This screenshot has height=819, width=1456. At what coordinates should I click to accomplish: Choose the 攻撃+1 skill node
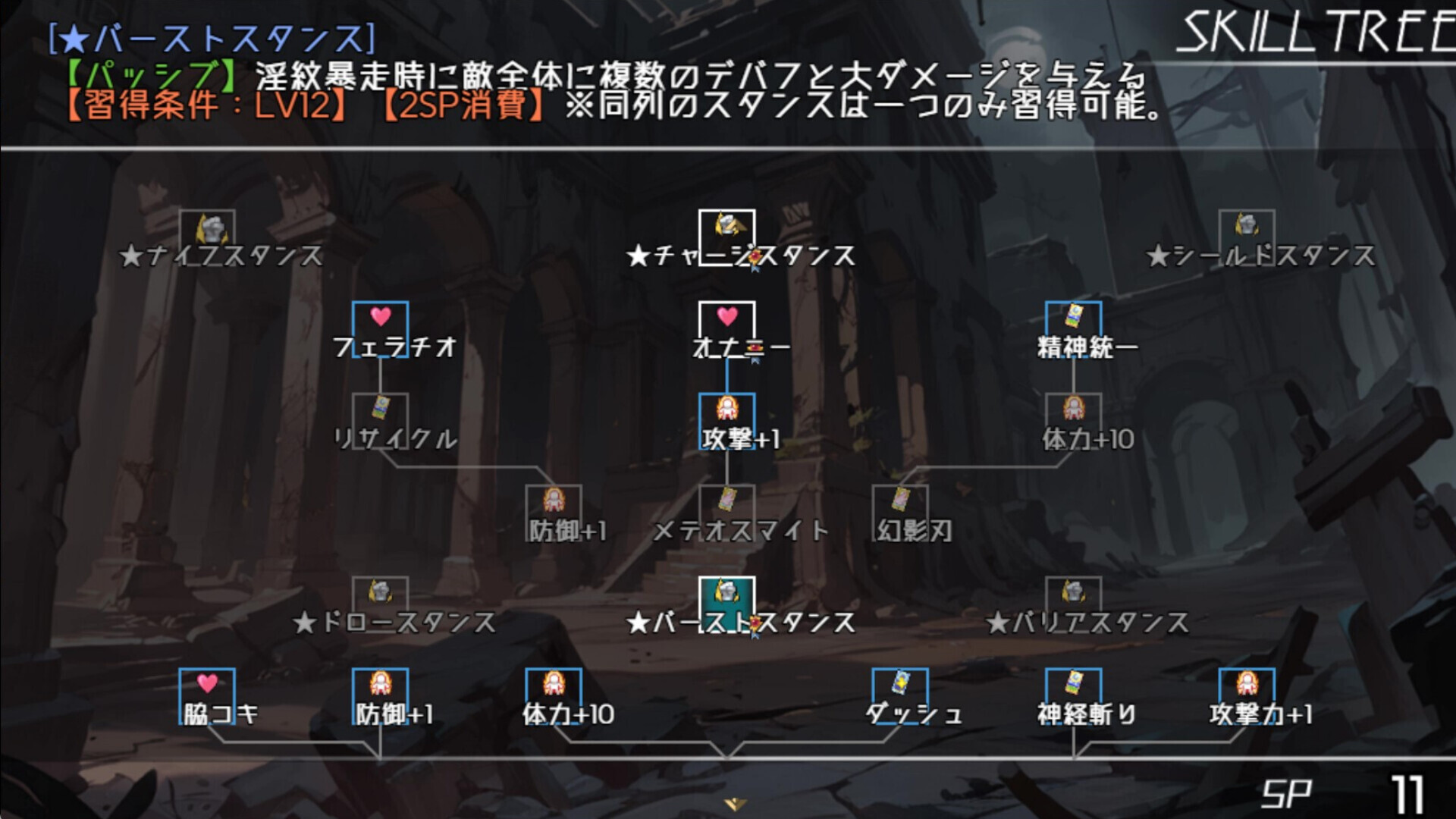[726, 413]
